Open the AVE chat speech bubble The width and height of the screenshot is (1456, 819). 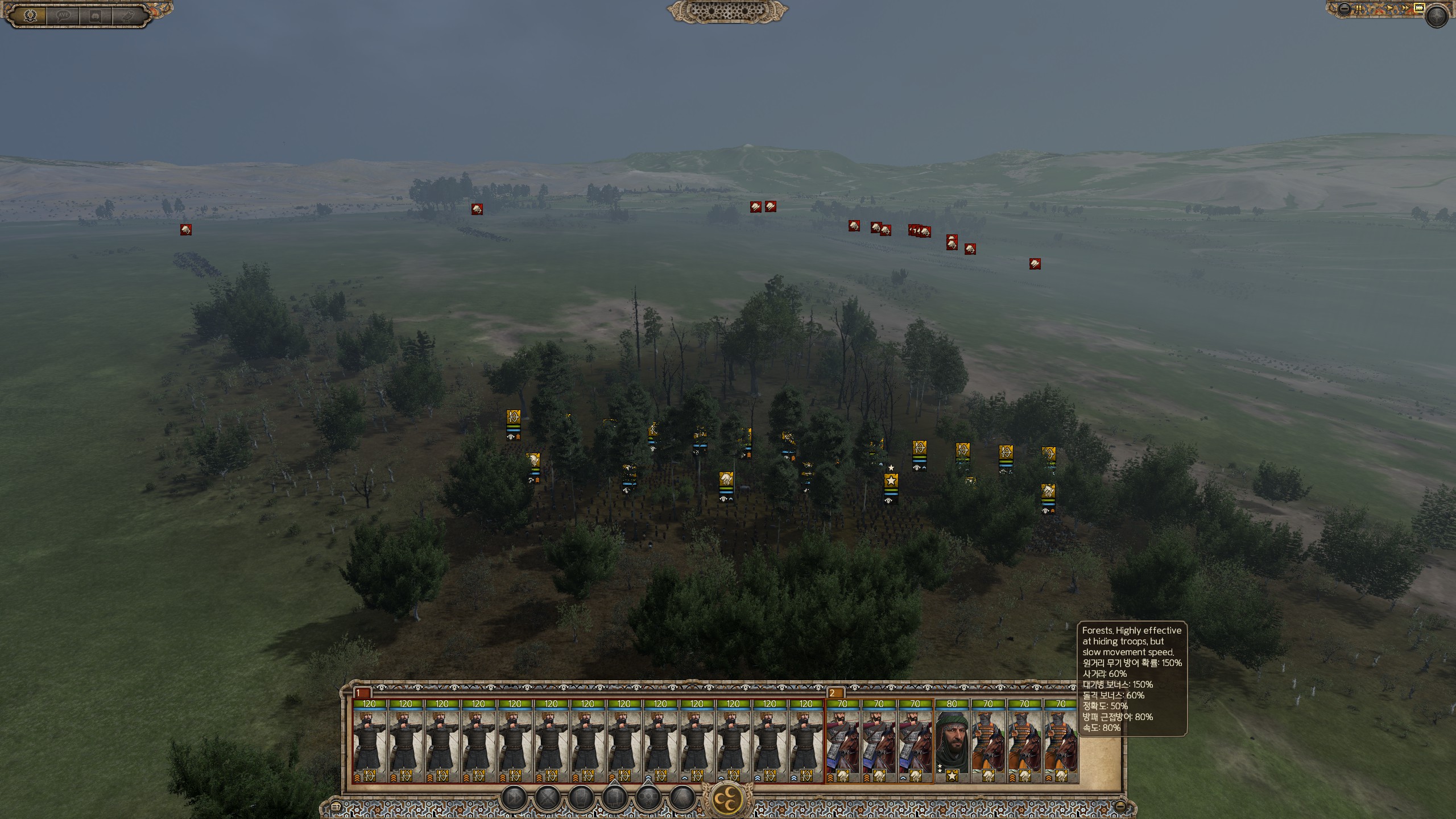tap(63, 15)
